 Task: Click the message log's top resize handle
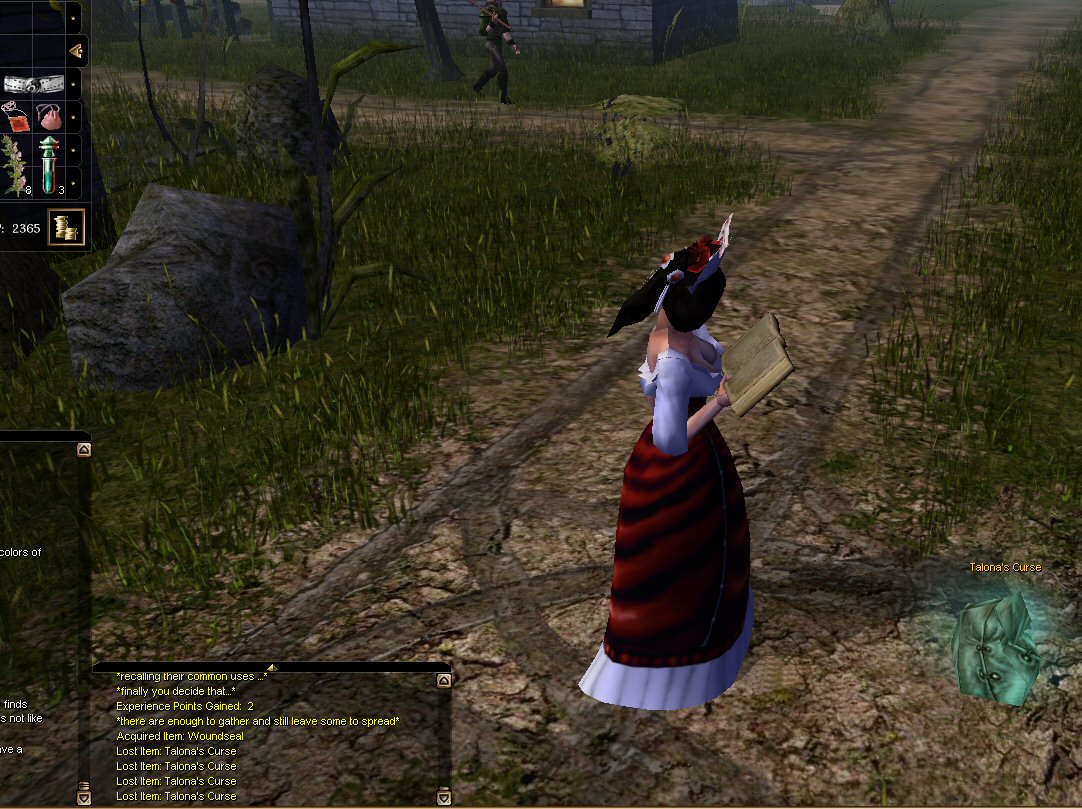point(270,666)
